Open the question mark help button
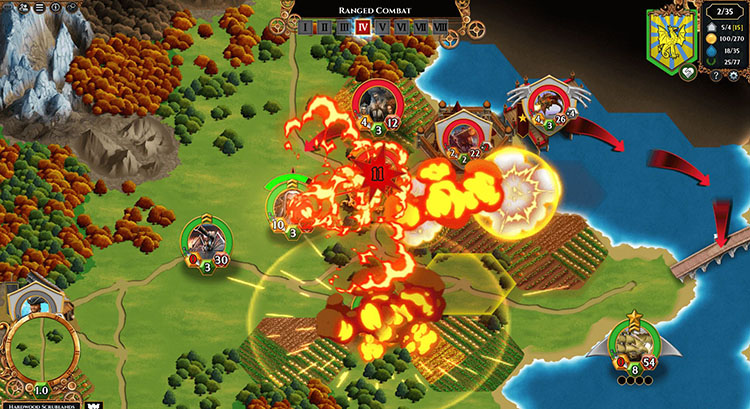The height and width of the screenshot is (409, 750). coord(716,76)
